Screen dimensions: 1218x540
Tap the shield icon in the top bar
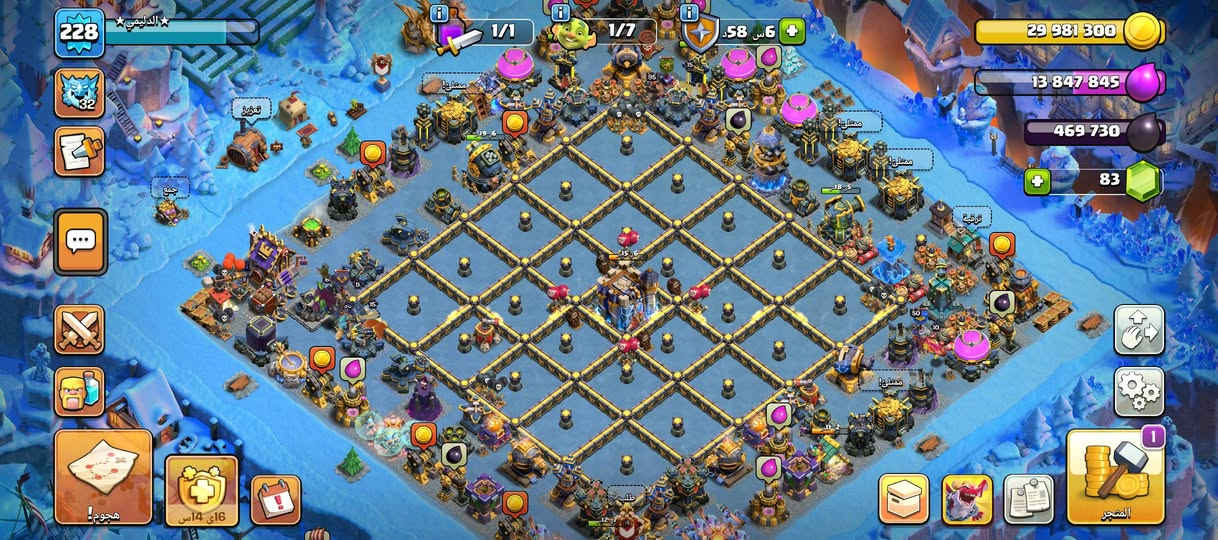pos(701,33)
